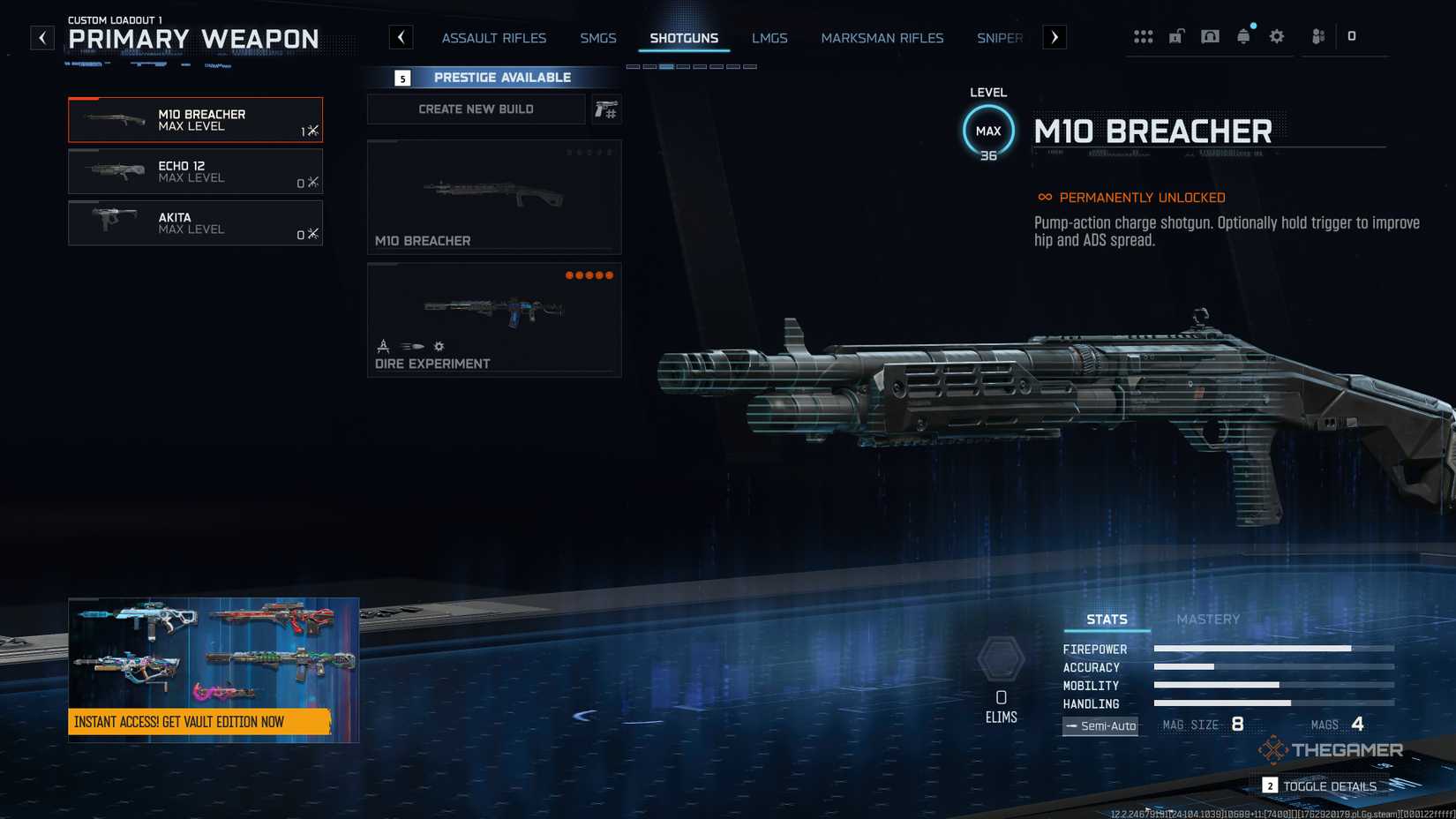The image size is (1456, 819).
Task: Open previous weapon categories with left chevron
Action: pyautogui.click(x=402, y=37)
